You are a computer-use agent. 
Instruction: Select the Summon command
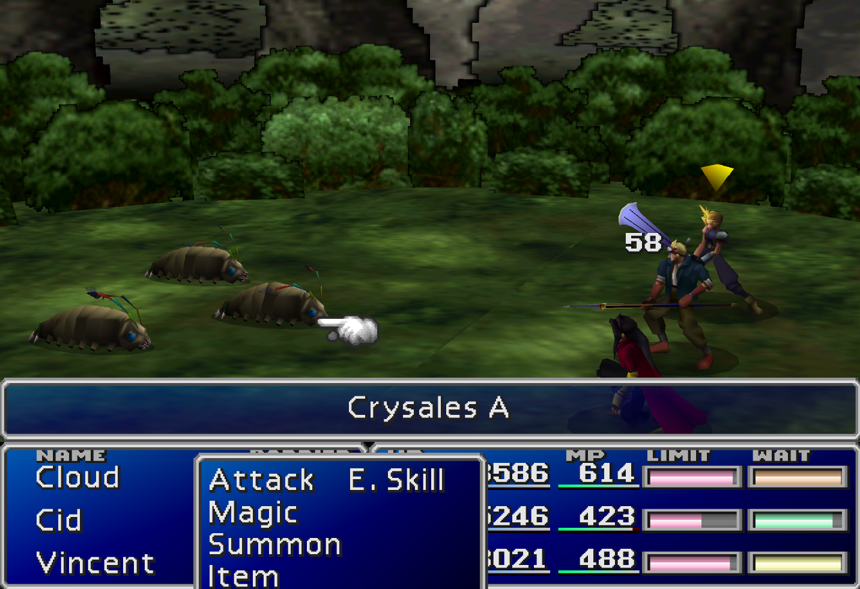275,545
